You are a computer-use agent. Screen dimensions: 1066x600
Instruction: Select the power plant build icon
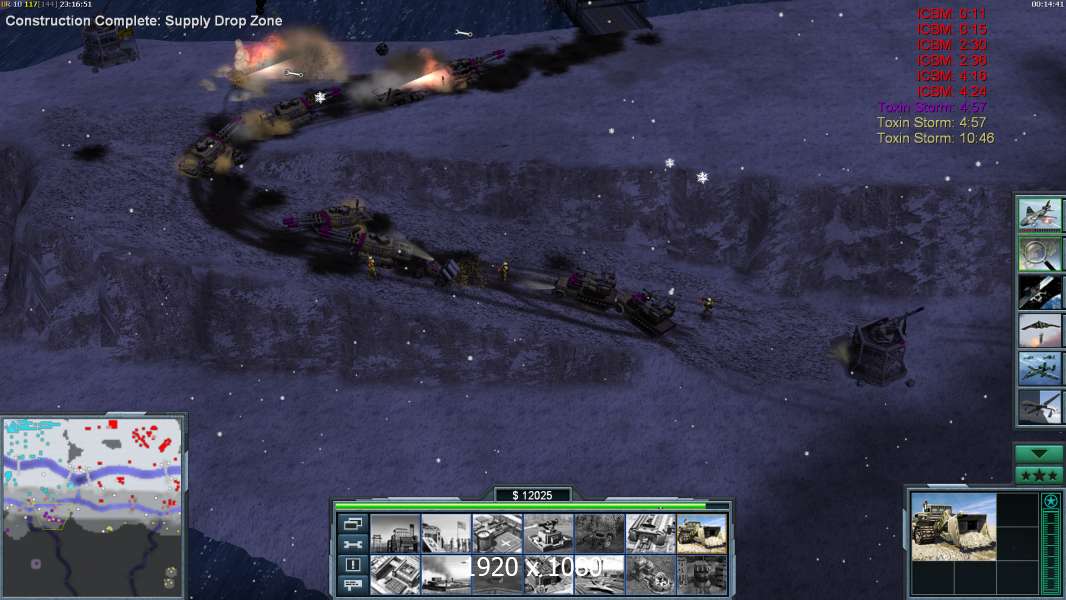[x=395, y=533]
